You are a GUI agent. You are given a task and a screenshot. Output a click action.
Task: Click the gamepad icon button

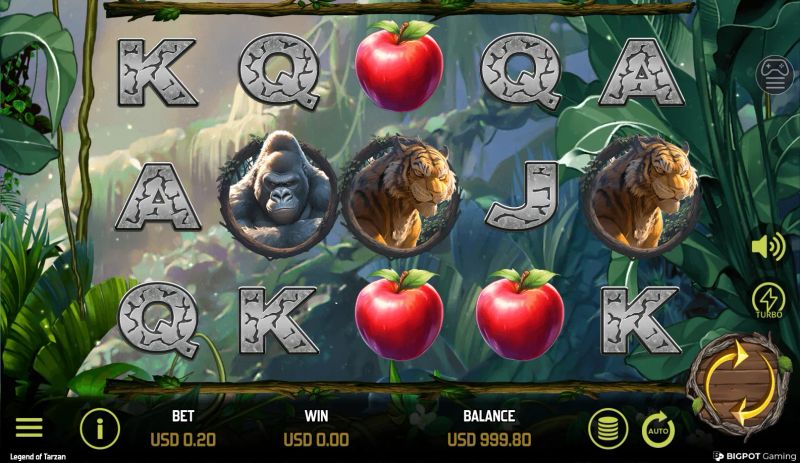click(773, 76)
